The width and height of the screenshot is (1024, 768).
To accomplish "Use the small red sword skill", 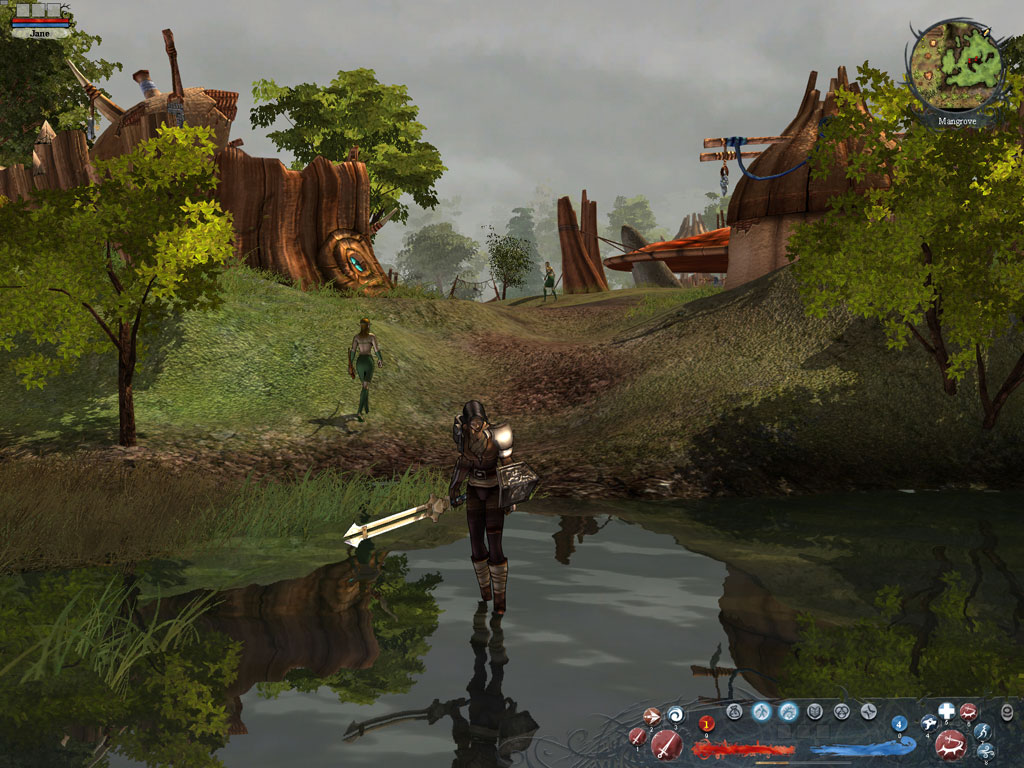I will tap(637, 737).
